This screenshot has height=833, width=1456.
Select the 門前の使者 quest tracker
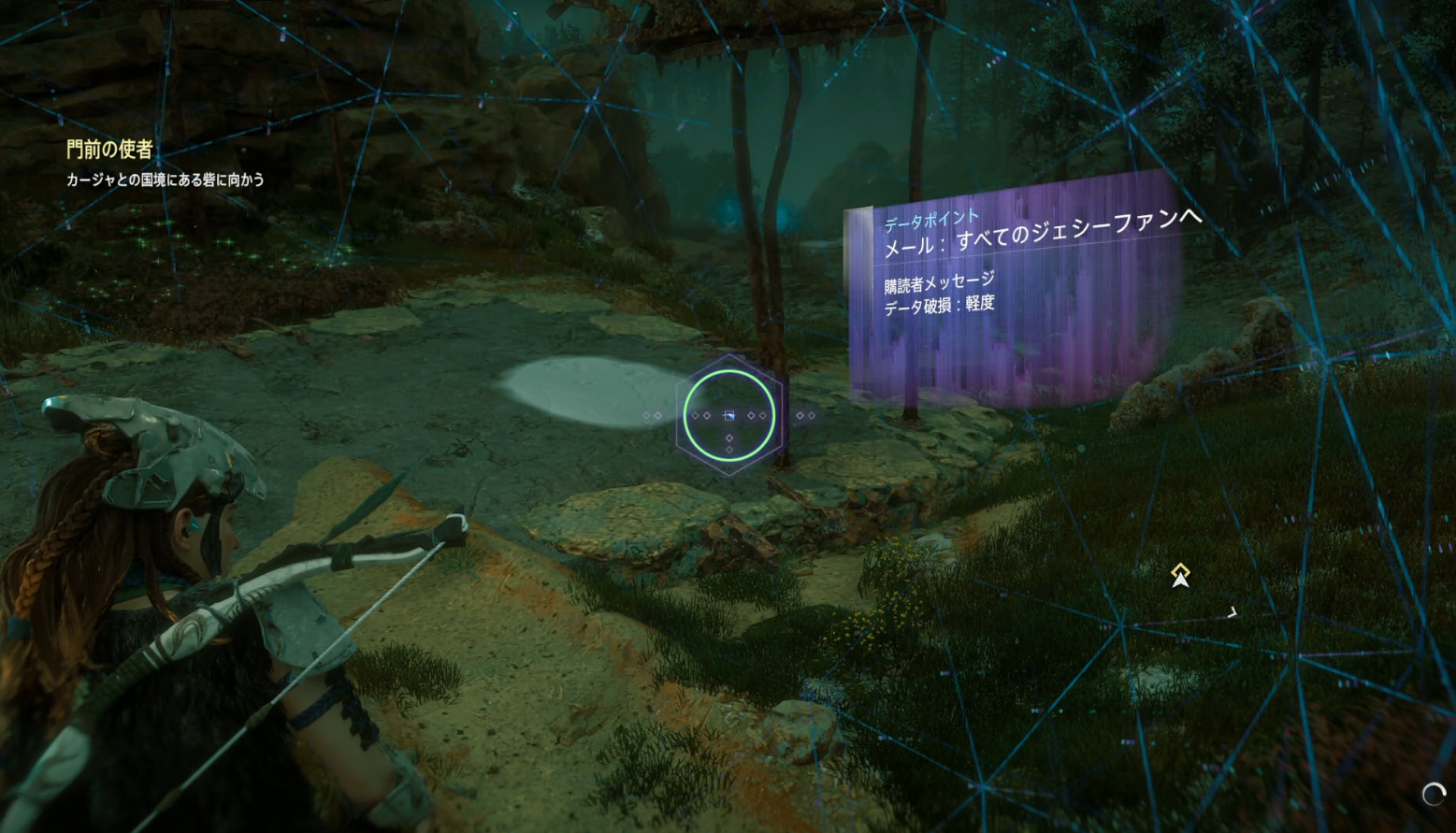pos(109,150)
